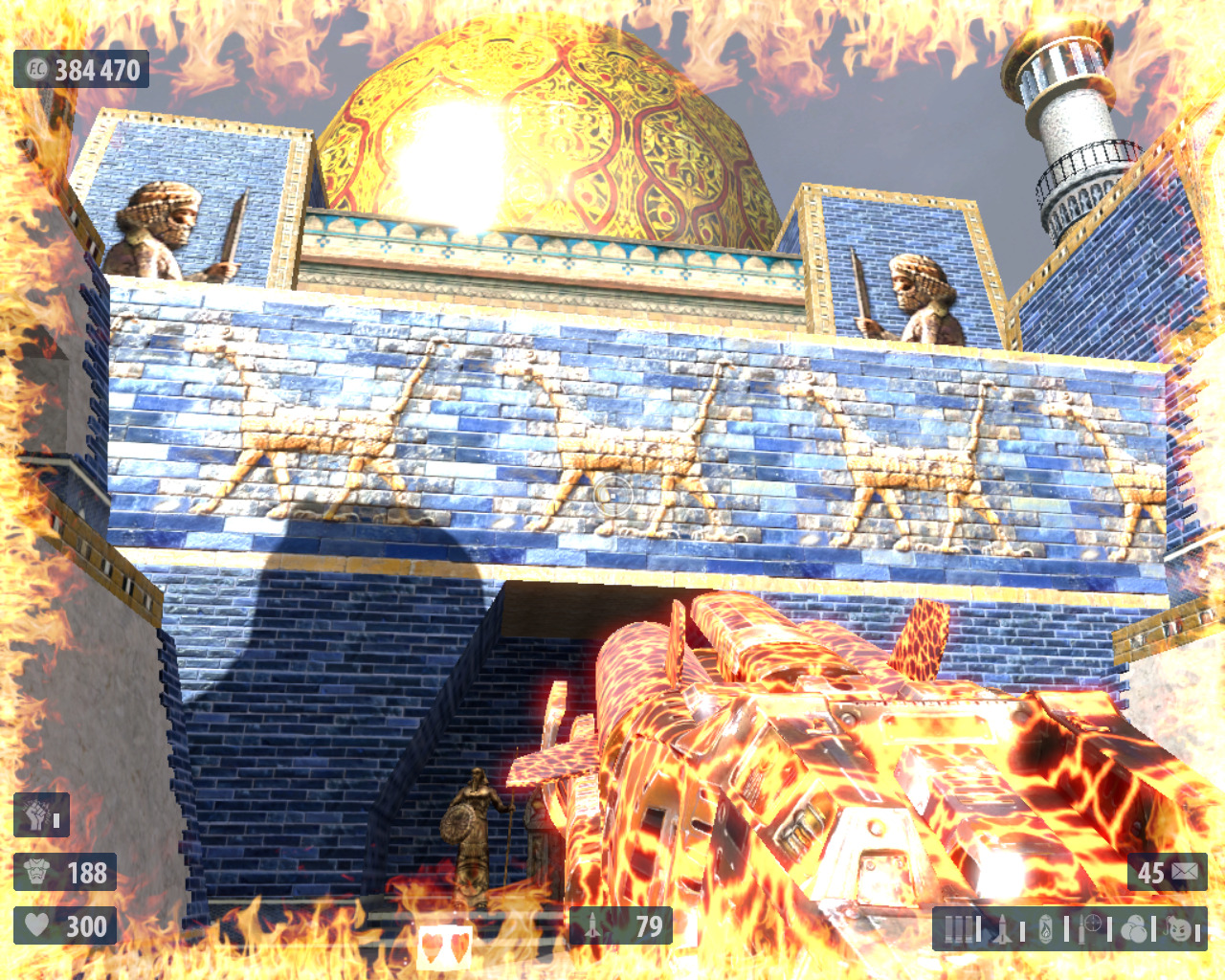Open the unread messages envelope icon
Screen dimensions: 1225x980
1184,872
